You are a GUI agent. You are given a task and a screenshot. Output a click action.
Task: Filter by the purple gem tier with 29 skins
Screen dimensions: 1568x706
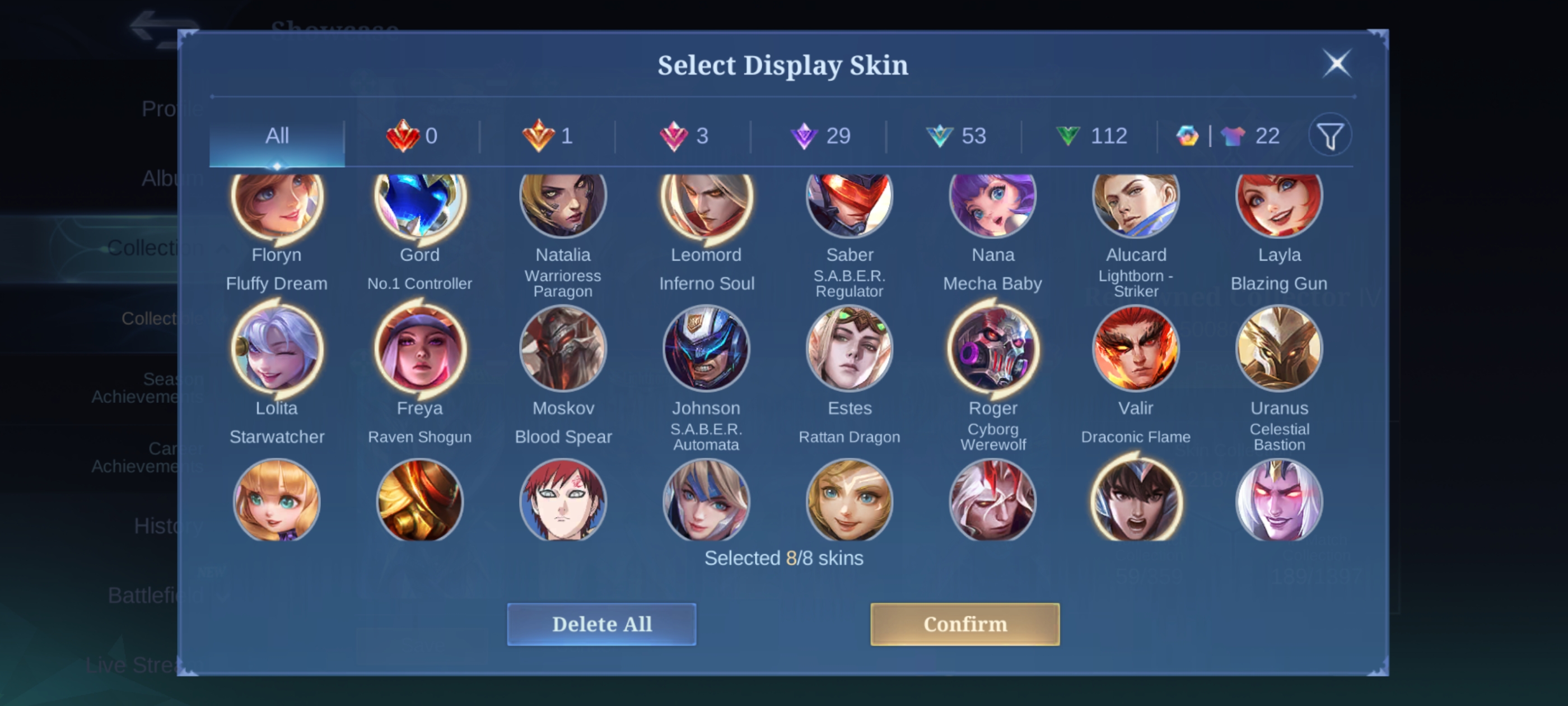(820, 136)
